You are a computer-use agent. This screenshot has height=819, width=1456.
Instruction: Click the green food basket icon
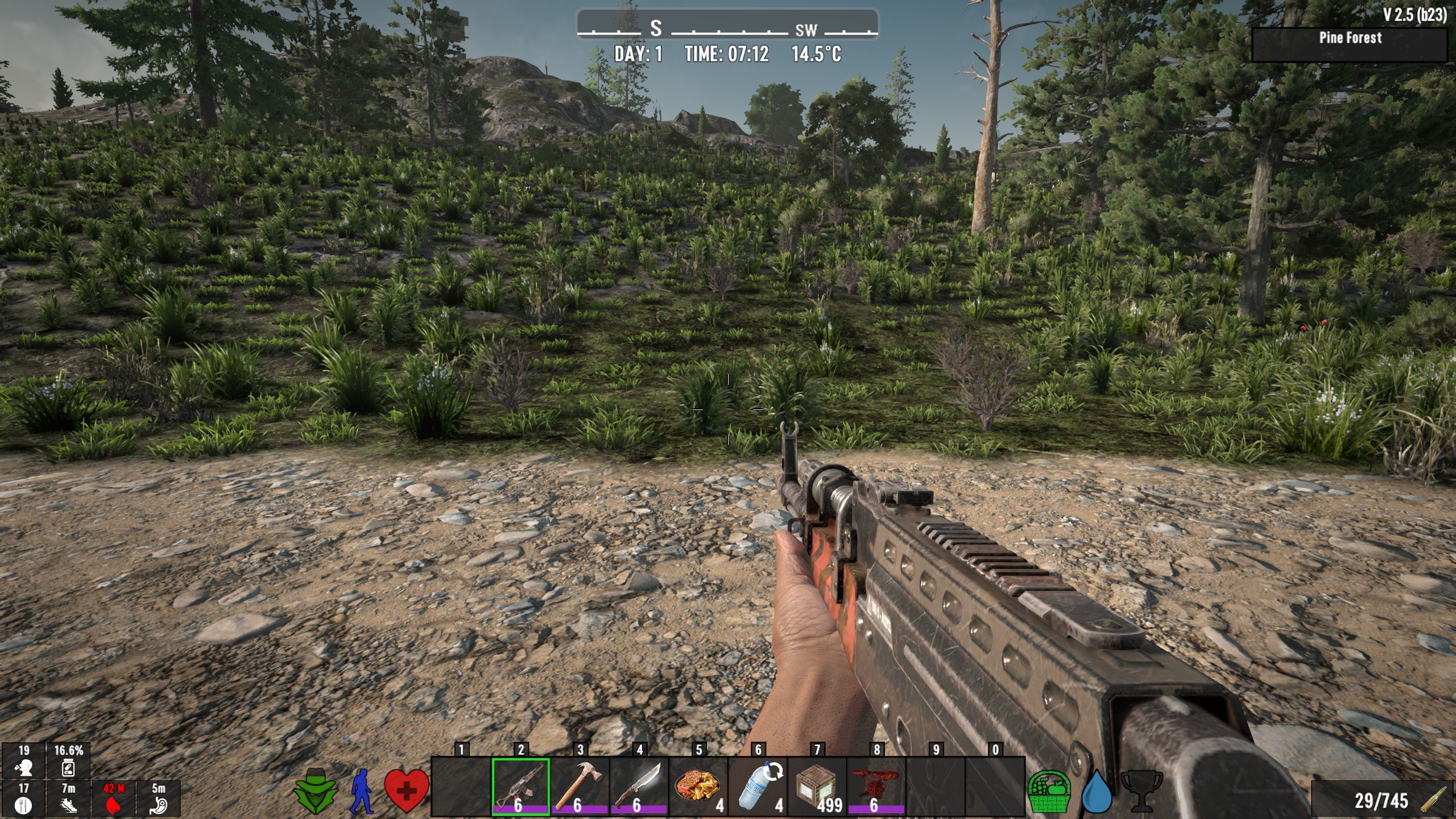[x=1049, y=791]
